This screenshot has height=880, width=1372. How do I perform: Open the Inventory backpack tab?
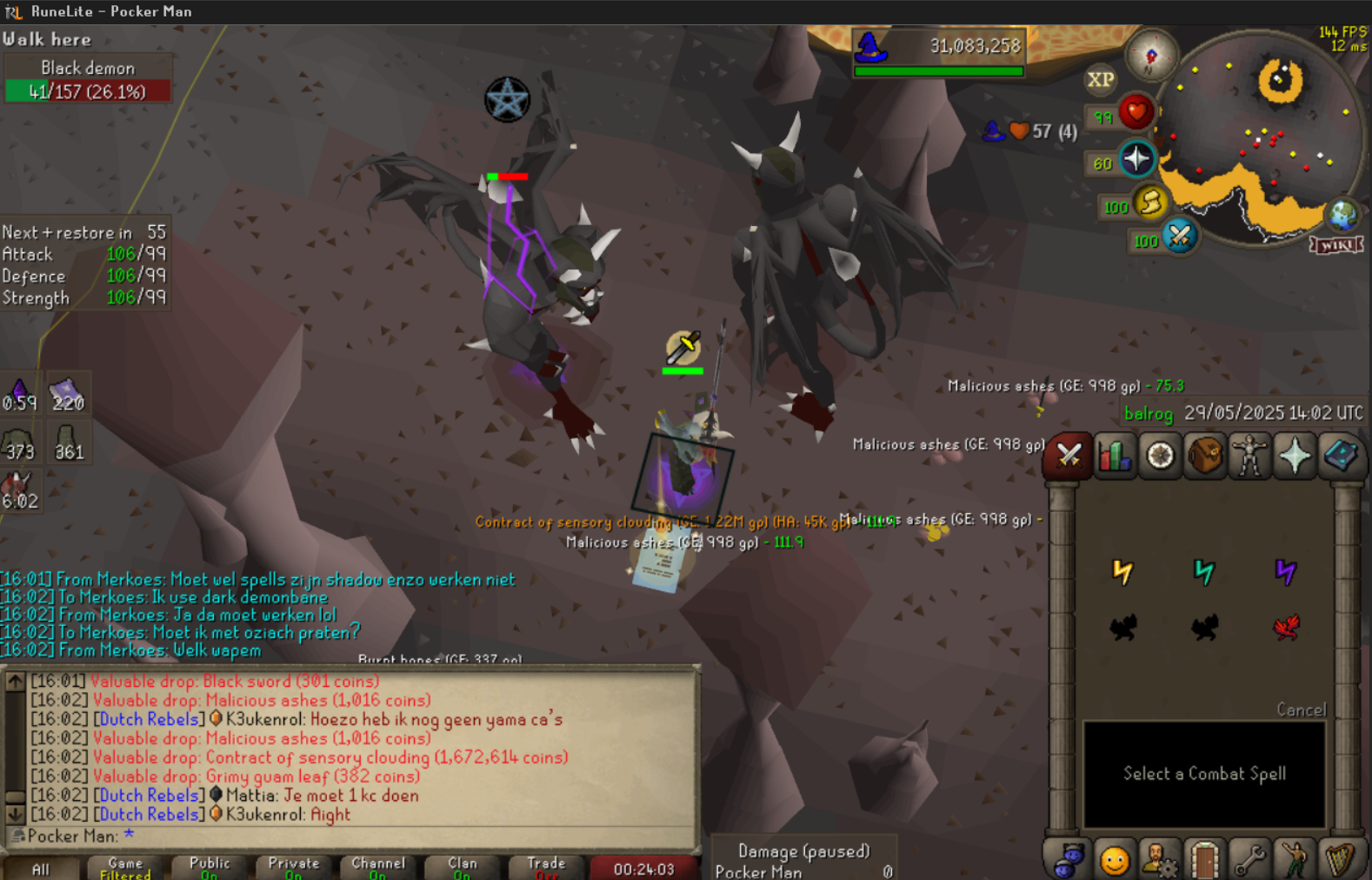(x=1205, y=455)
